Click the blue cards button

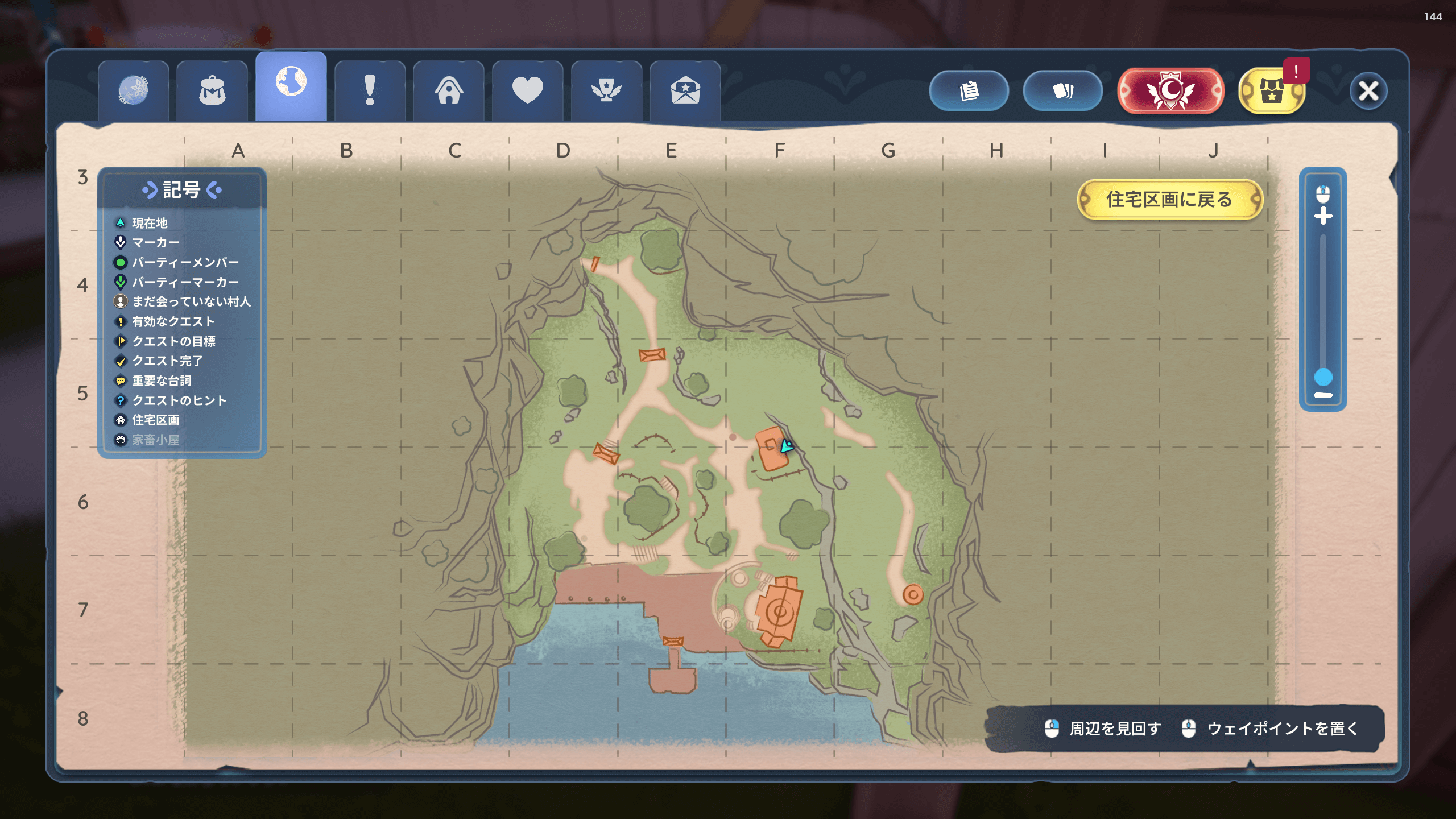(1062, 90)
